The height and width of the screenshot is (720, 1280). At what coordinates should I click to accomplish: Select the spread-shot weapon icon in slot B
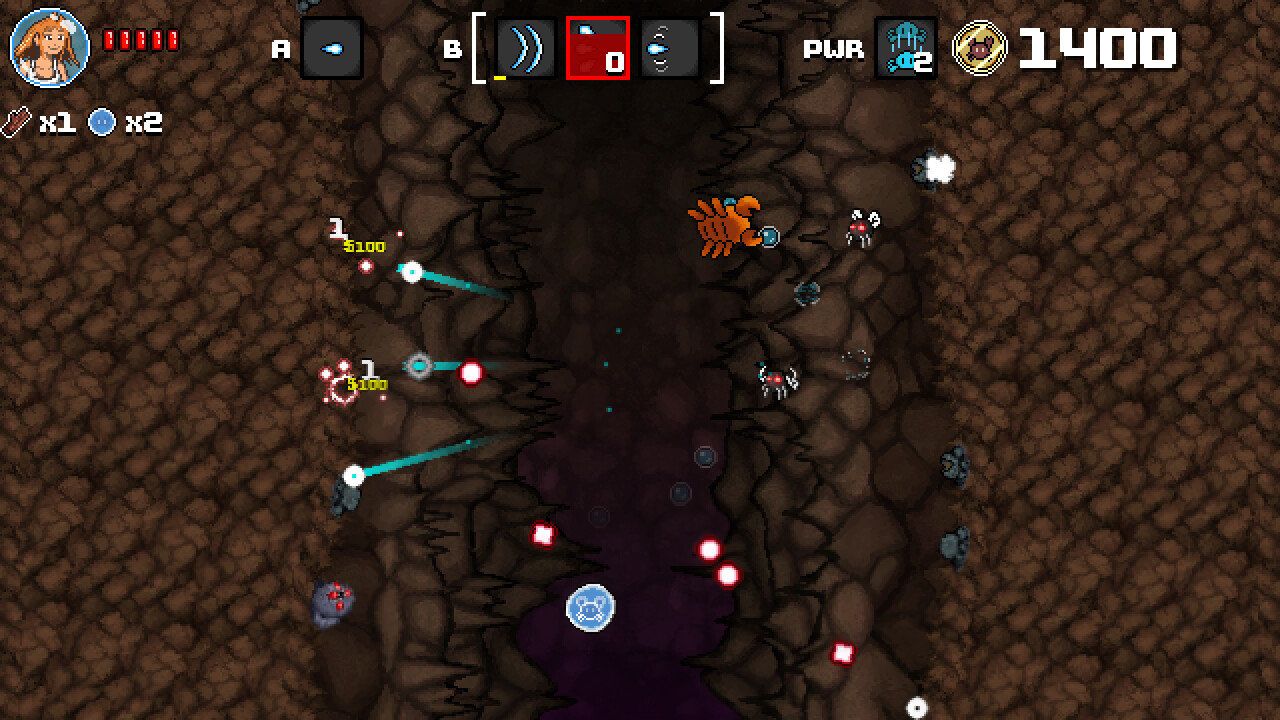(x=668, y=47)
